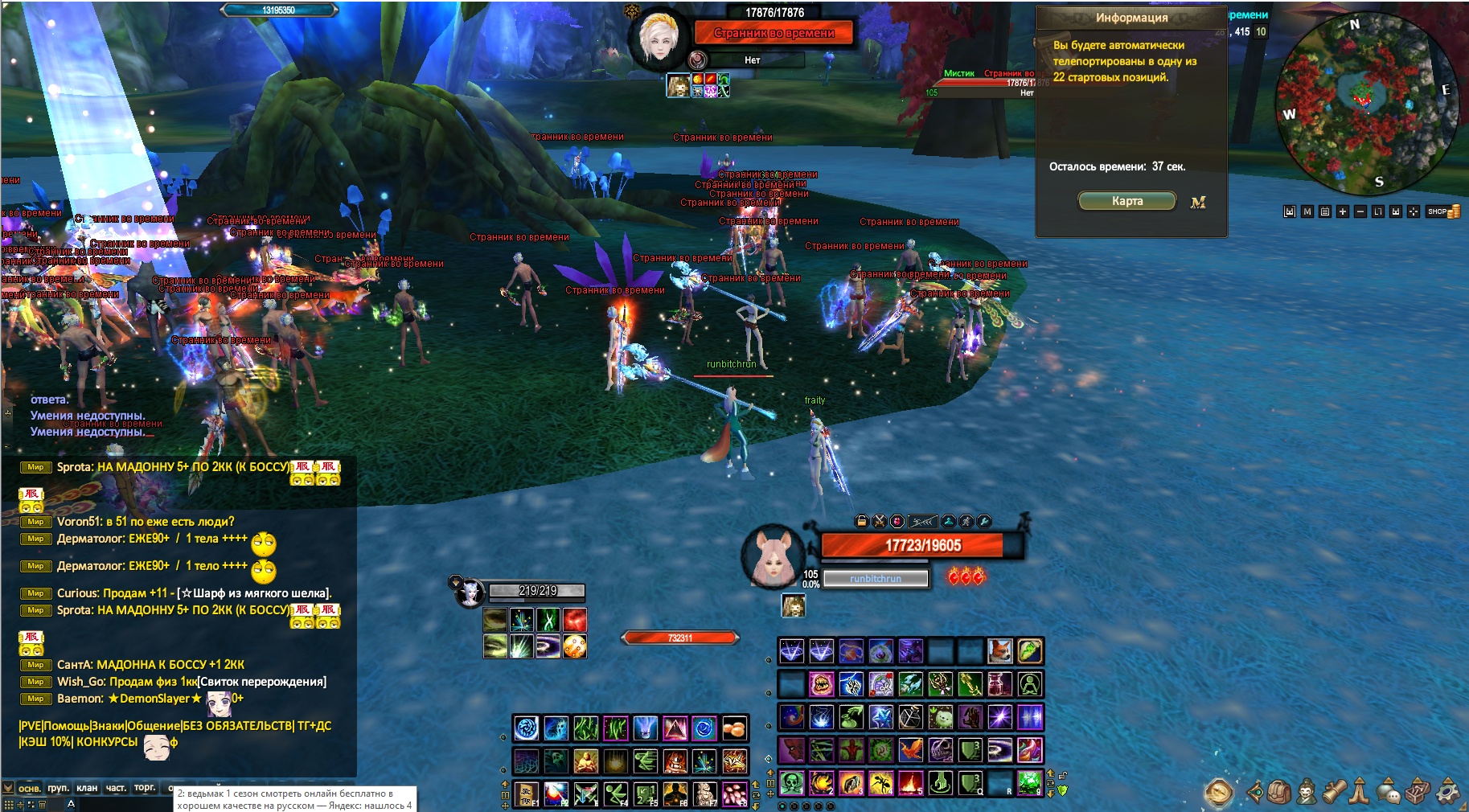Zoom in the minimap with plus button
Image resolution: width=1469 pixels, height=812 pixels.
[x=1342, y=211]
